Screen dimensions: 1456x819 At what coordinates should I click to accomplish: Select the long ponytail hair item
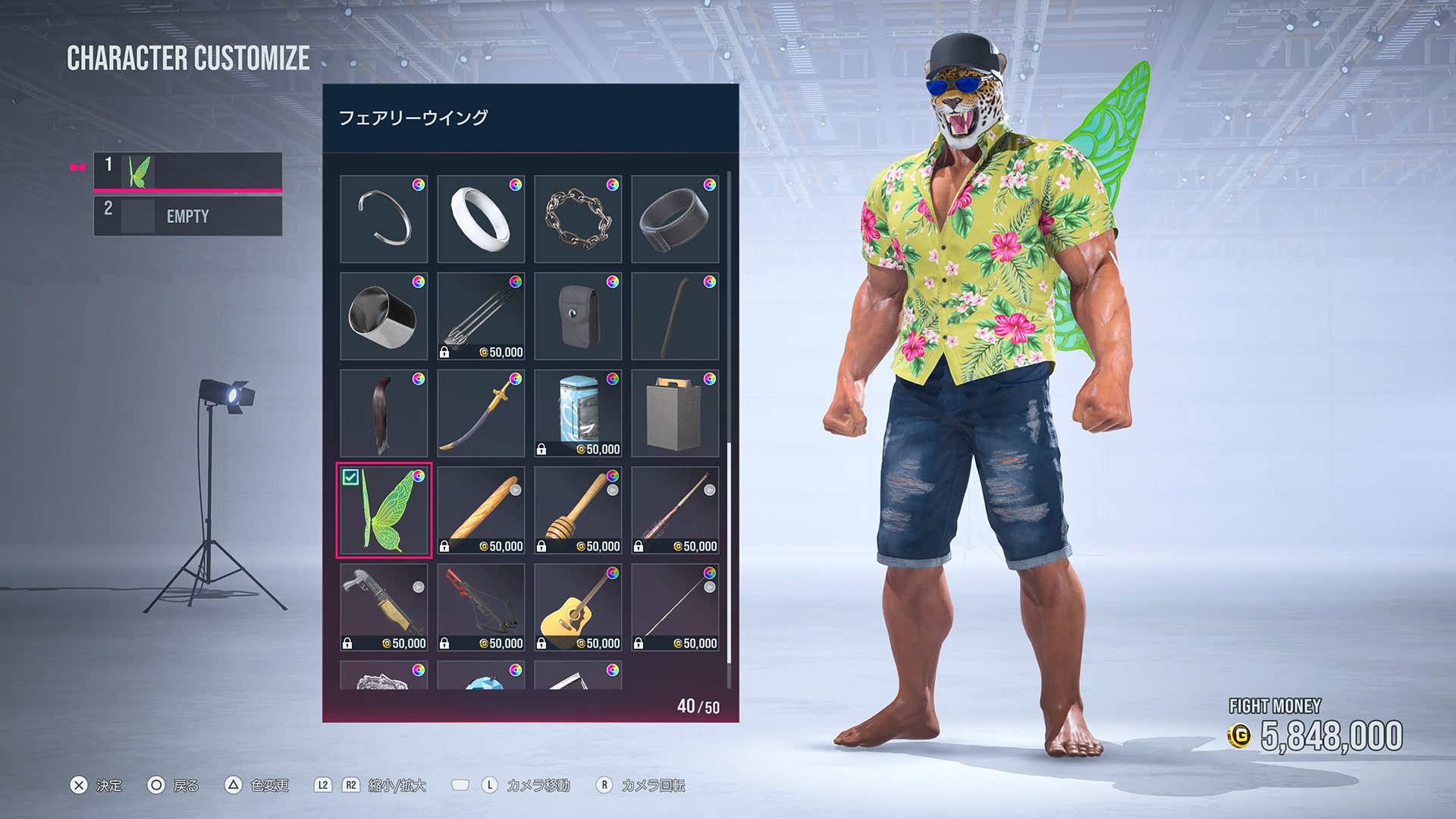point(384,413)
